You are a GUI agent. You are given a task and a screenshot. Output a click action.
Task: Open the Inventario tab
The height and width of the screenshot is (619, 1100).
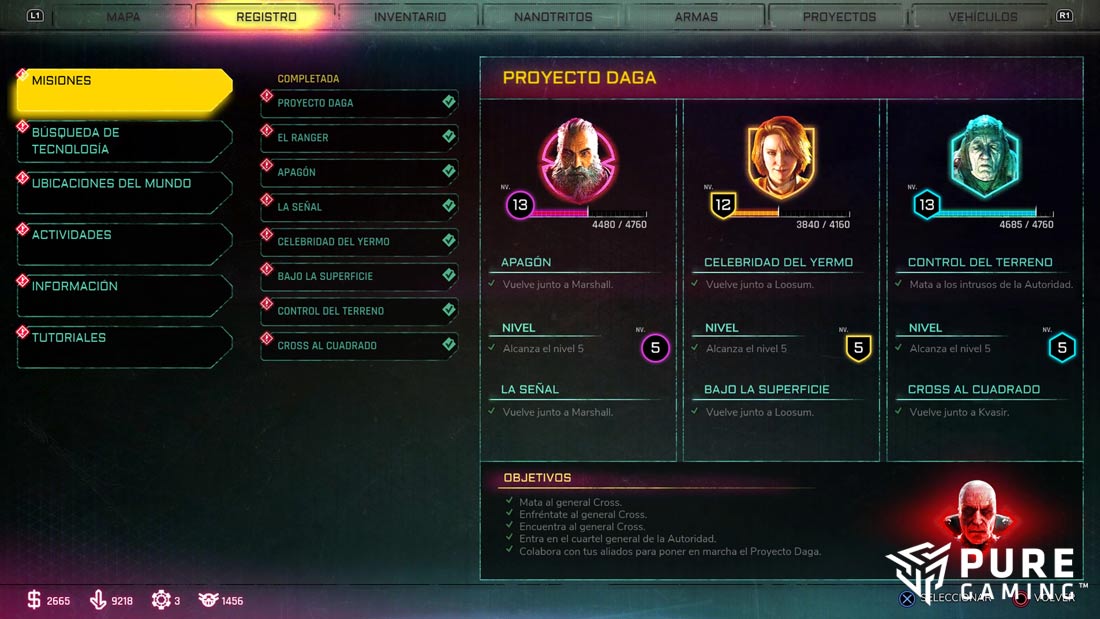pyautogui.click(x=410, y=17)
